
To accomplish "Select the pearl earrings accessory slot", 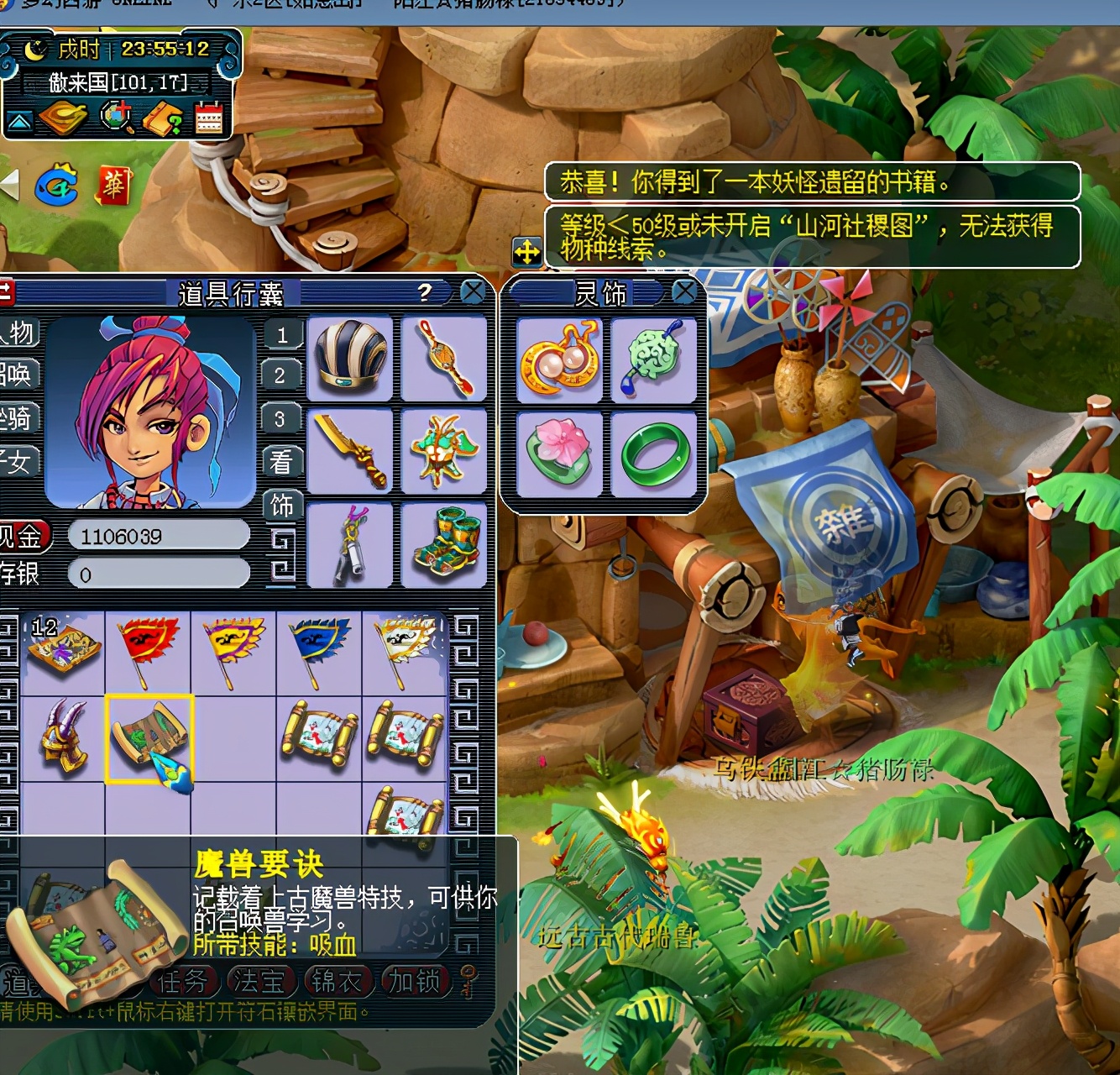I will tap(560, 360).
